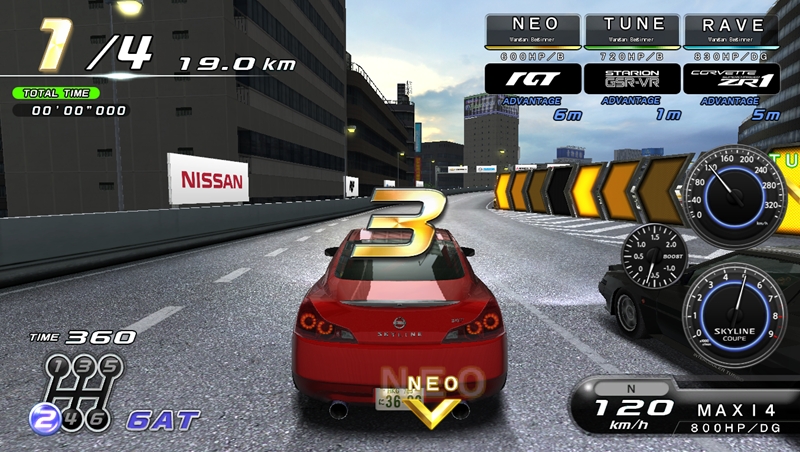Click the Corvette ZR1 car badge

click(732, 79)
